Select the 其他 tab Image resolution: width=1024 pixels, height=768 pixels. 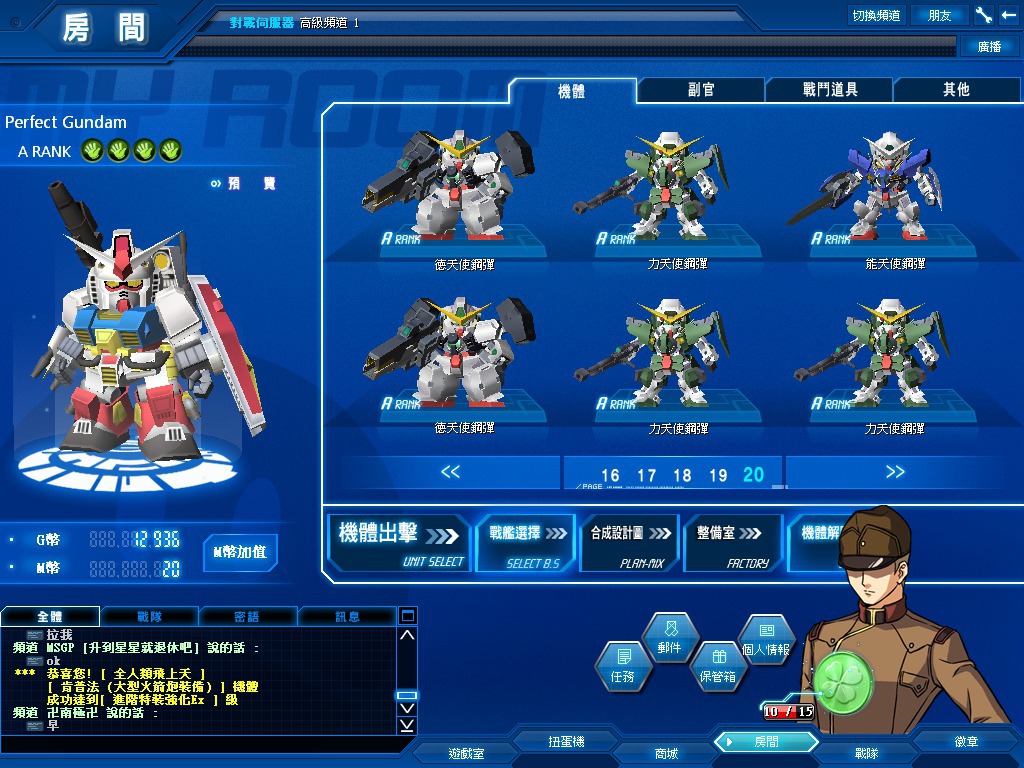pos(956,90)
